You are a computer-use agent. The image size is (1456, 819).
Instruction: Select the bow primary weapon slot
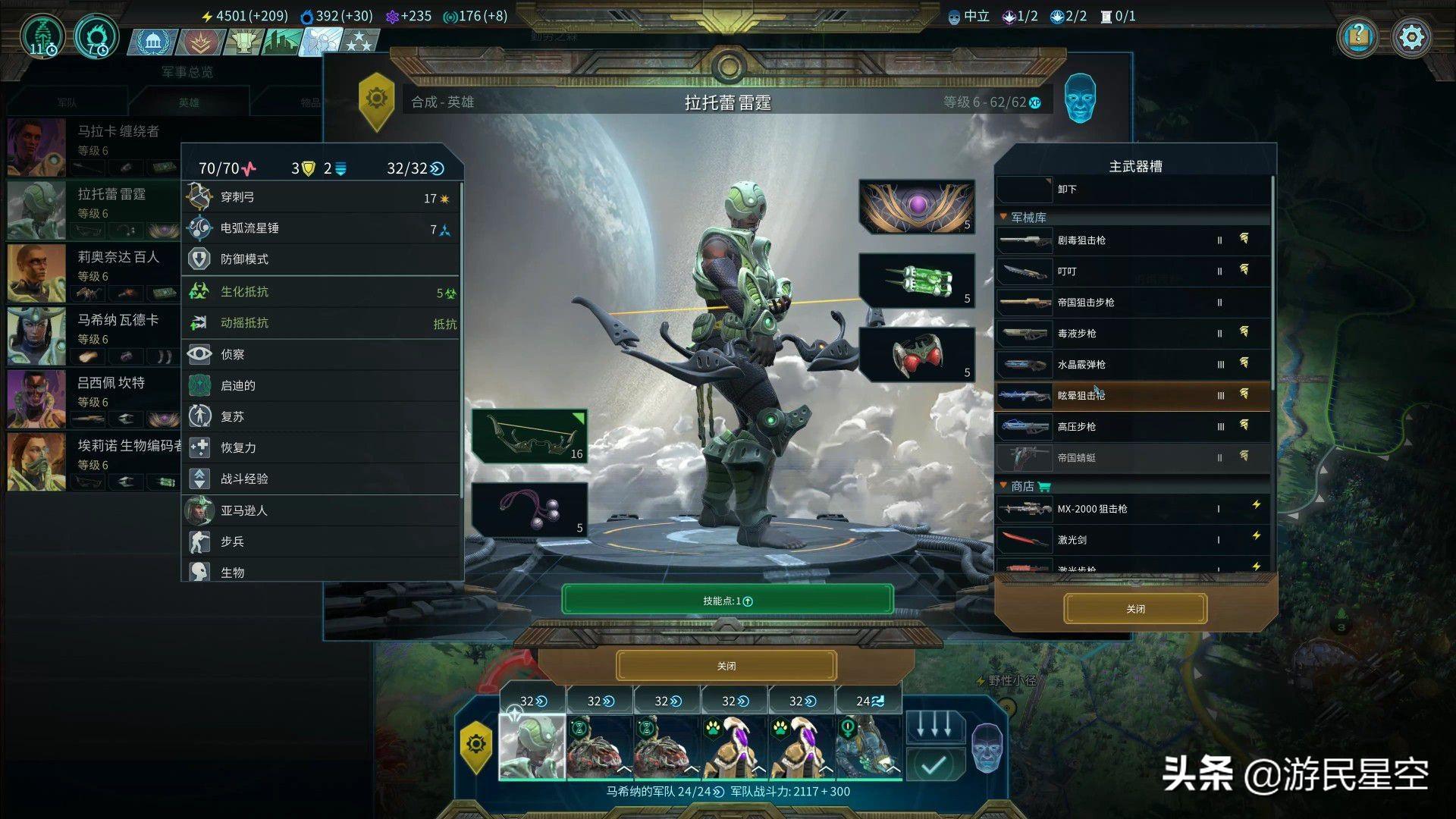pyautogui.click(x=529, y=436)
